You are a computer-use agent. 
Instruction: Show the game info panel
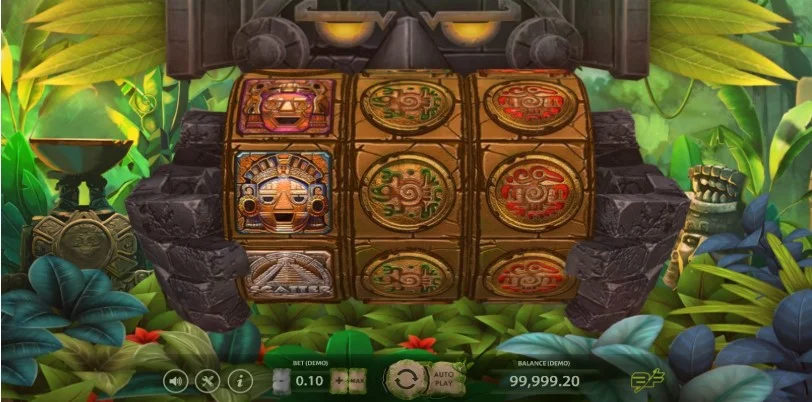[x=238, y=381]
